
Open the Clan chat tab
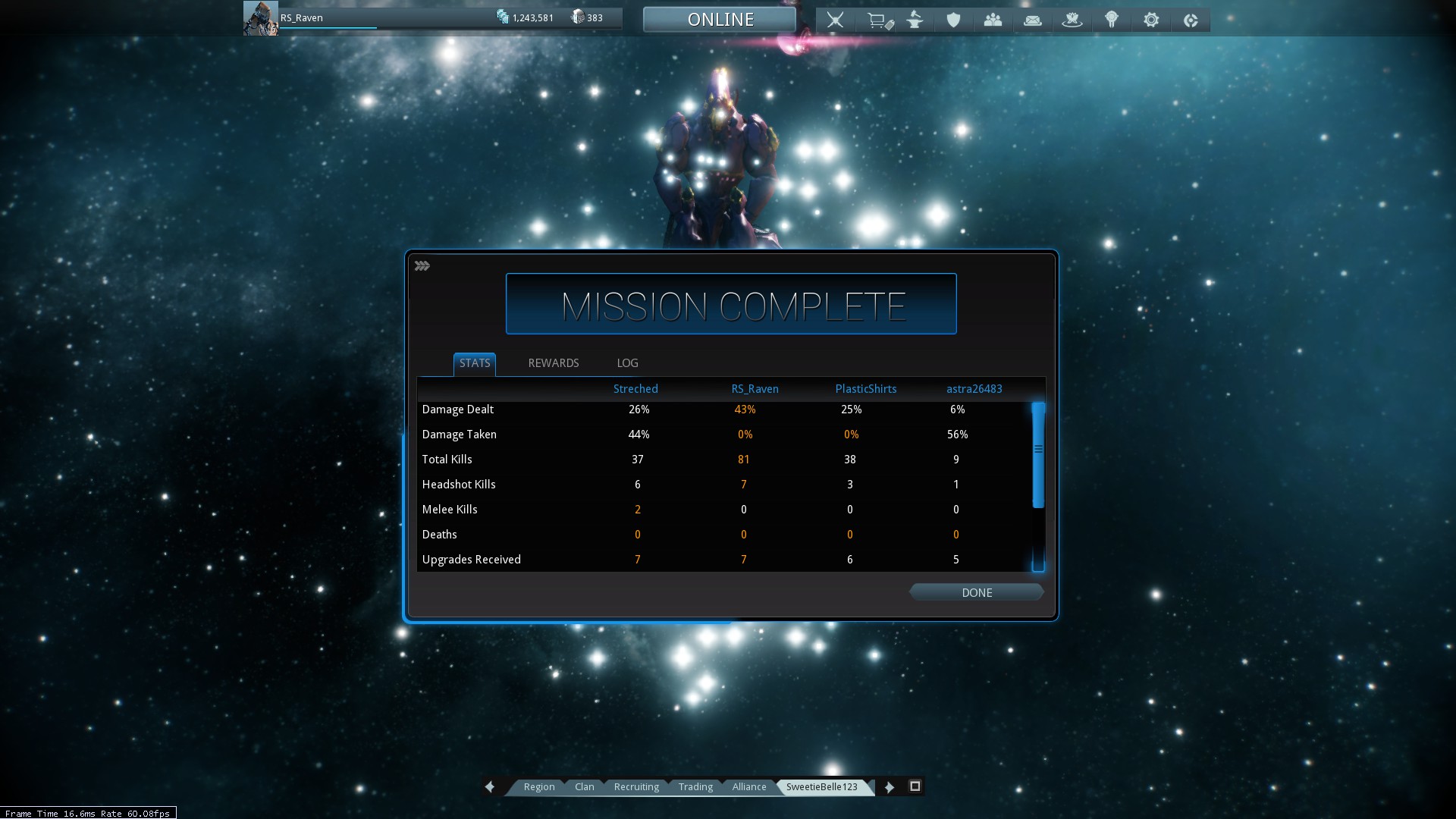[584, 786]
